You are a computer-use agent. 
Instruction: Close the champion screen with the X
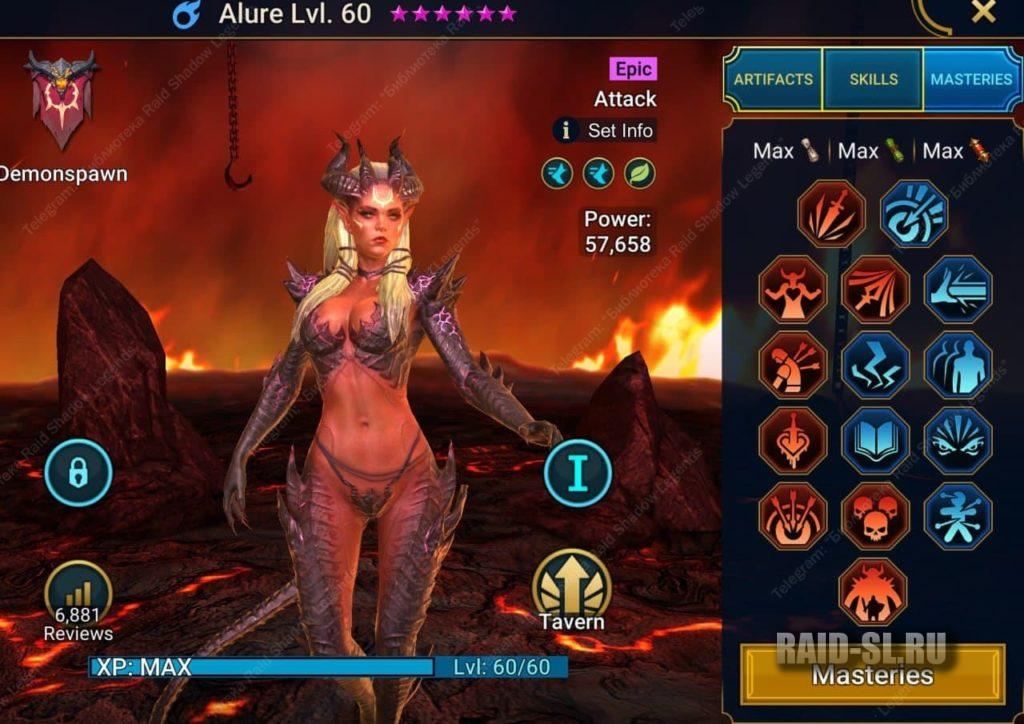click(x=984, y=12)
